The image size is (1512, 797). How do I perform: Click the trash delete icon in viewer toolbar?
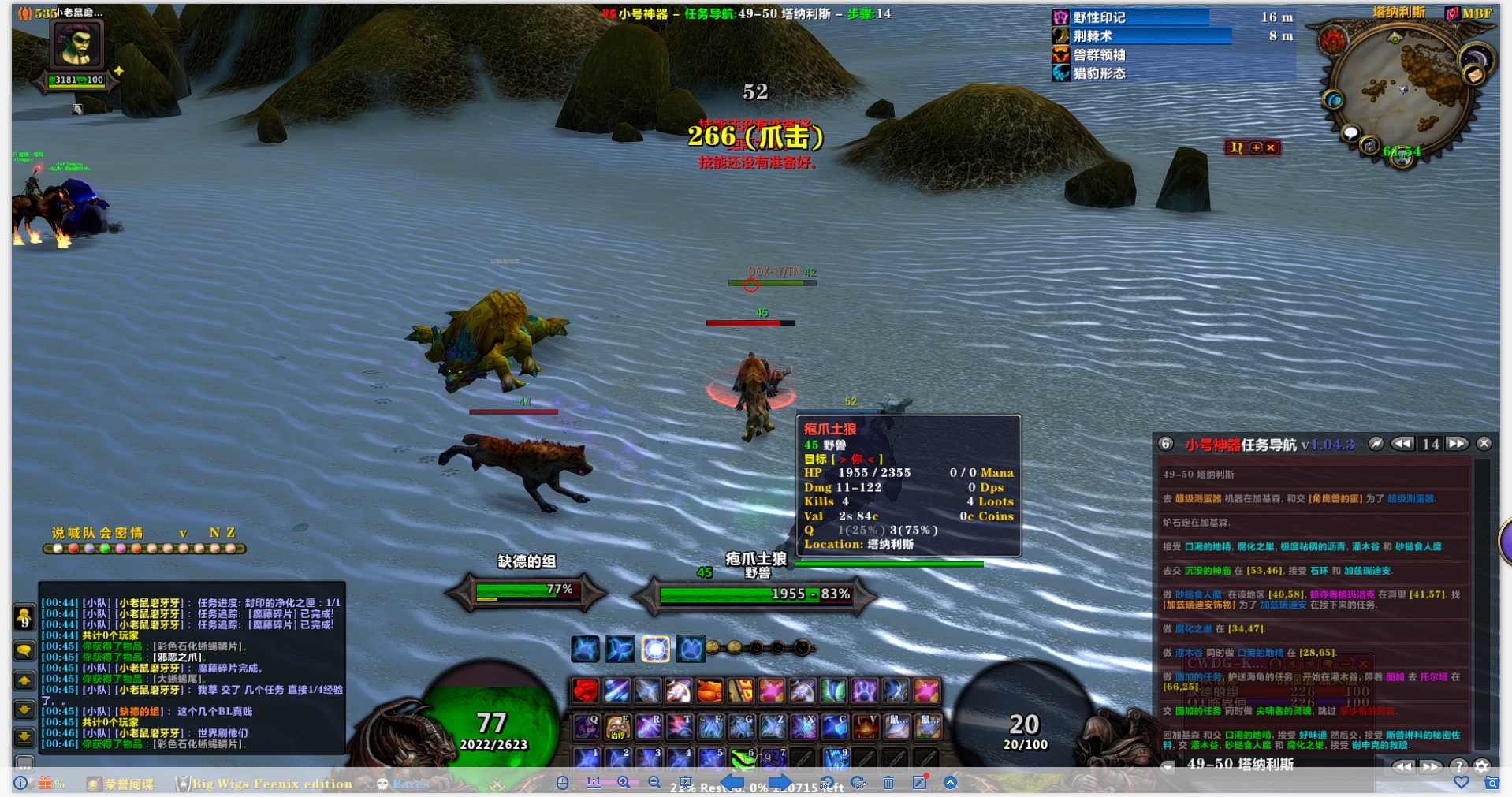click(888, 782)
